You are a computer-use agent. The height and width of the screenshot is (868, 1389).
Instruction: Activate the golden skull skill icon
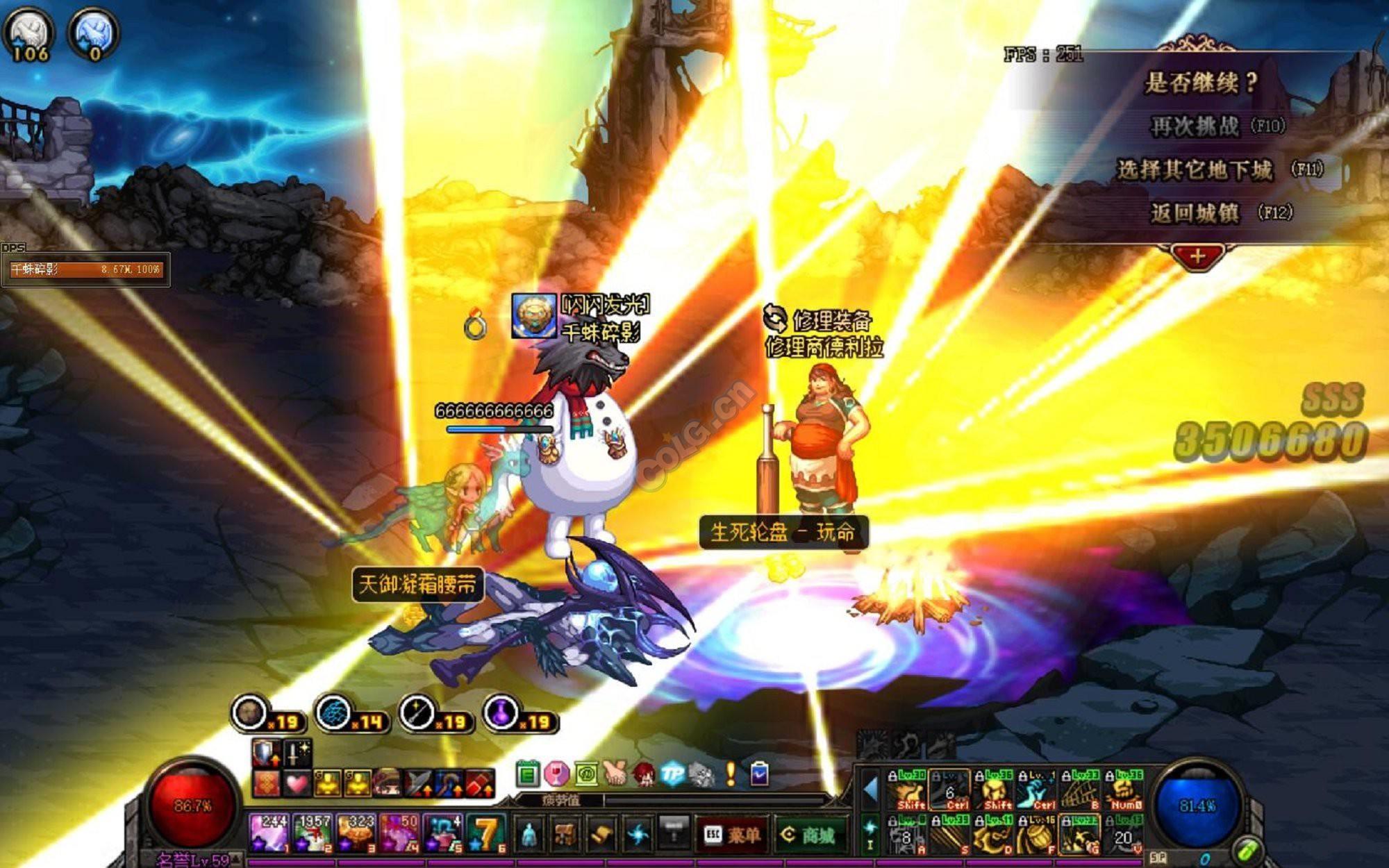click(x=996, y=790)
